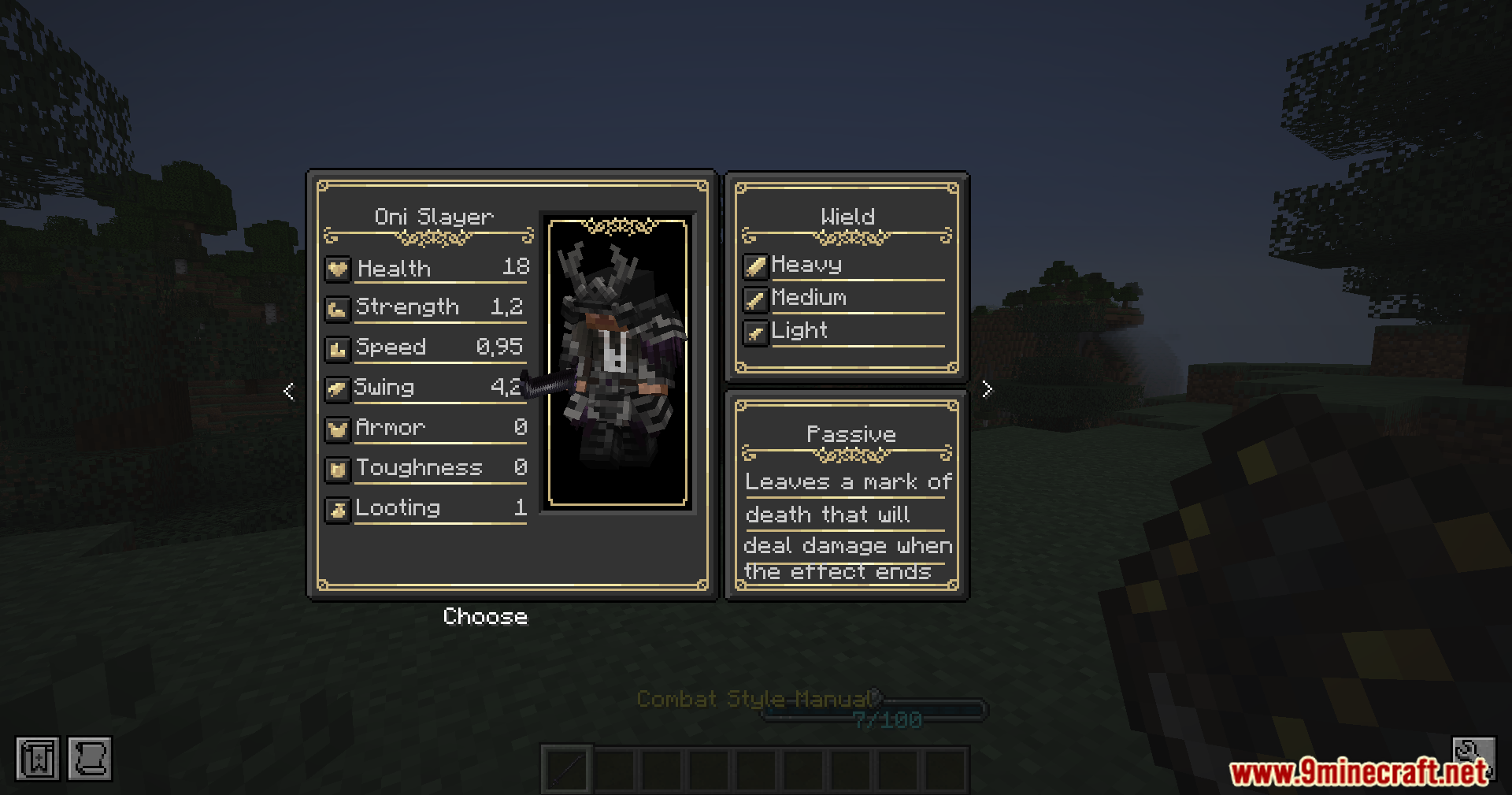The height and width of the screenshot is (795, 1512).
Task: Go to the previous combat style
Action: (x=289, y=391)
